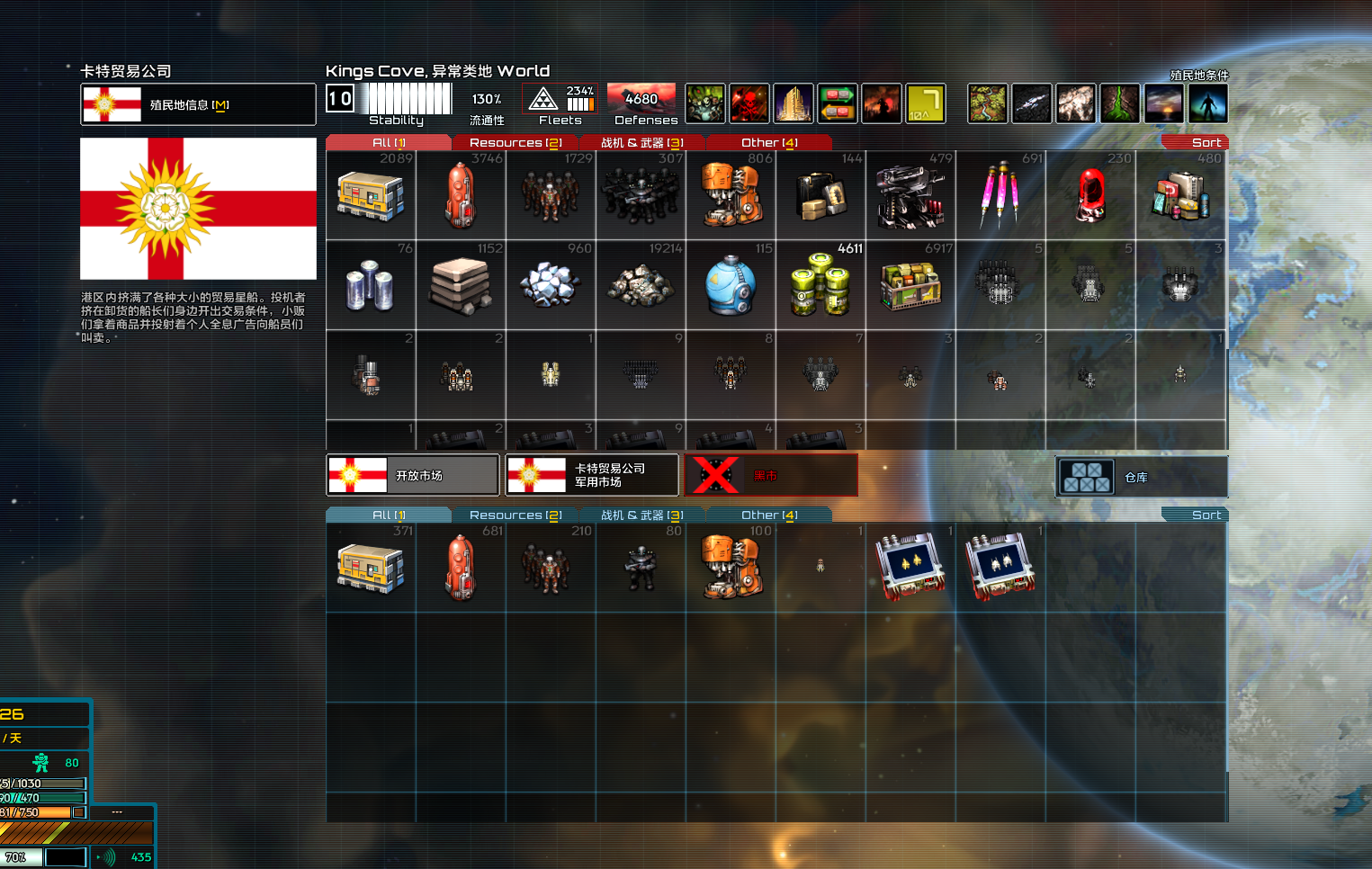Select heavy machinery in player cargo

[730, 568]
